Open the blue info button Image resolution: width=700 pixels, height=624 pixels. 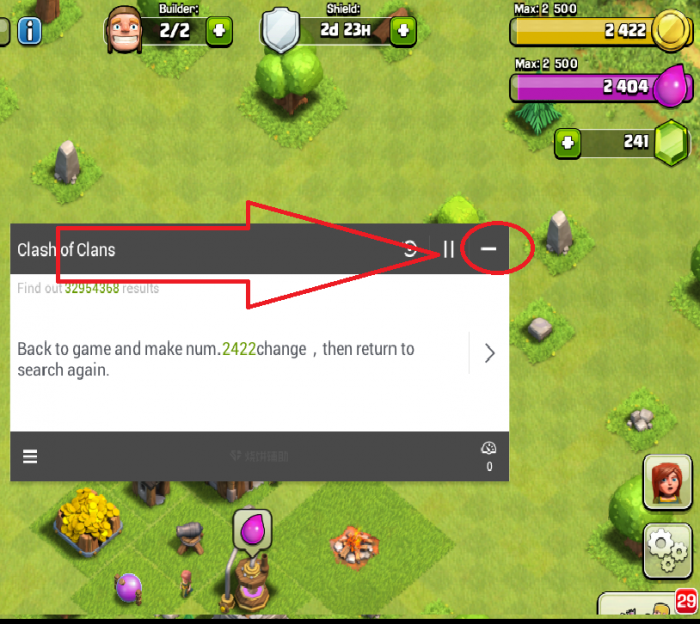pos(30,31)
